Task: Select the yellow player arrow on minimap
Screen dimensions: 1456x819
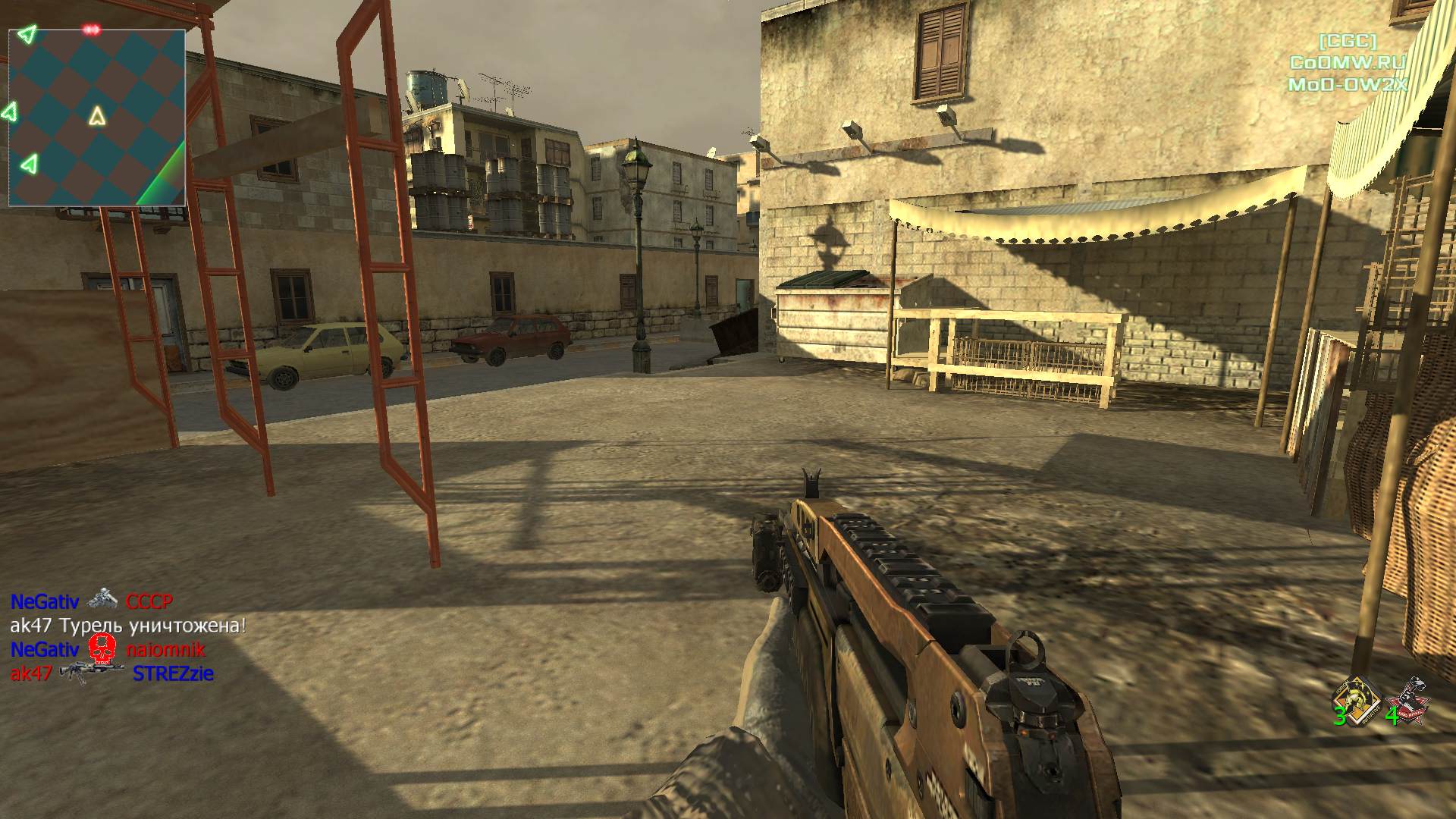Action: [x=96, y=116]
